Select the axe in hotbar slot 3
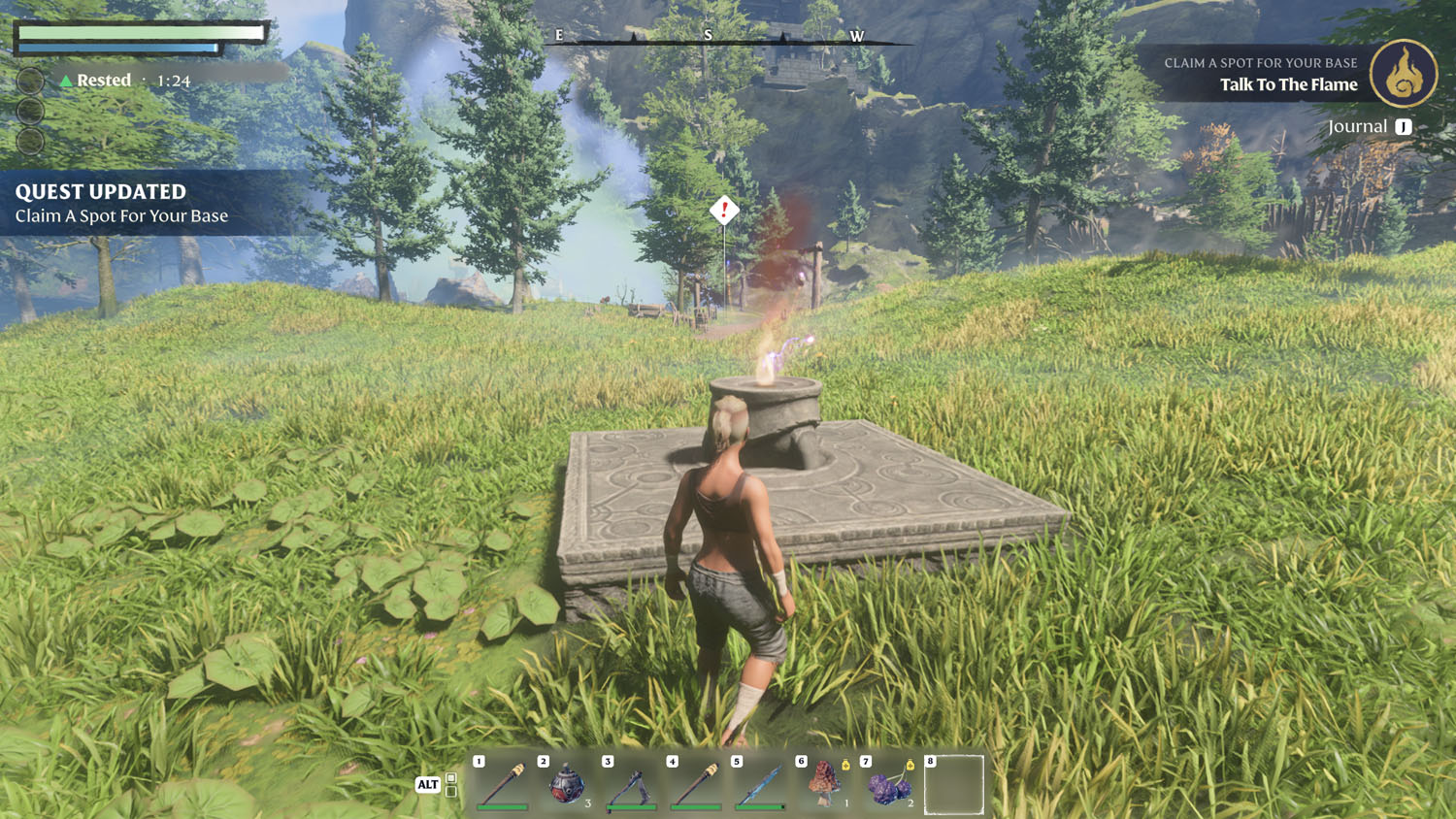 (x=631, y=783)
